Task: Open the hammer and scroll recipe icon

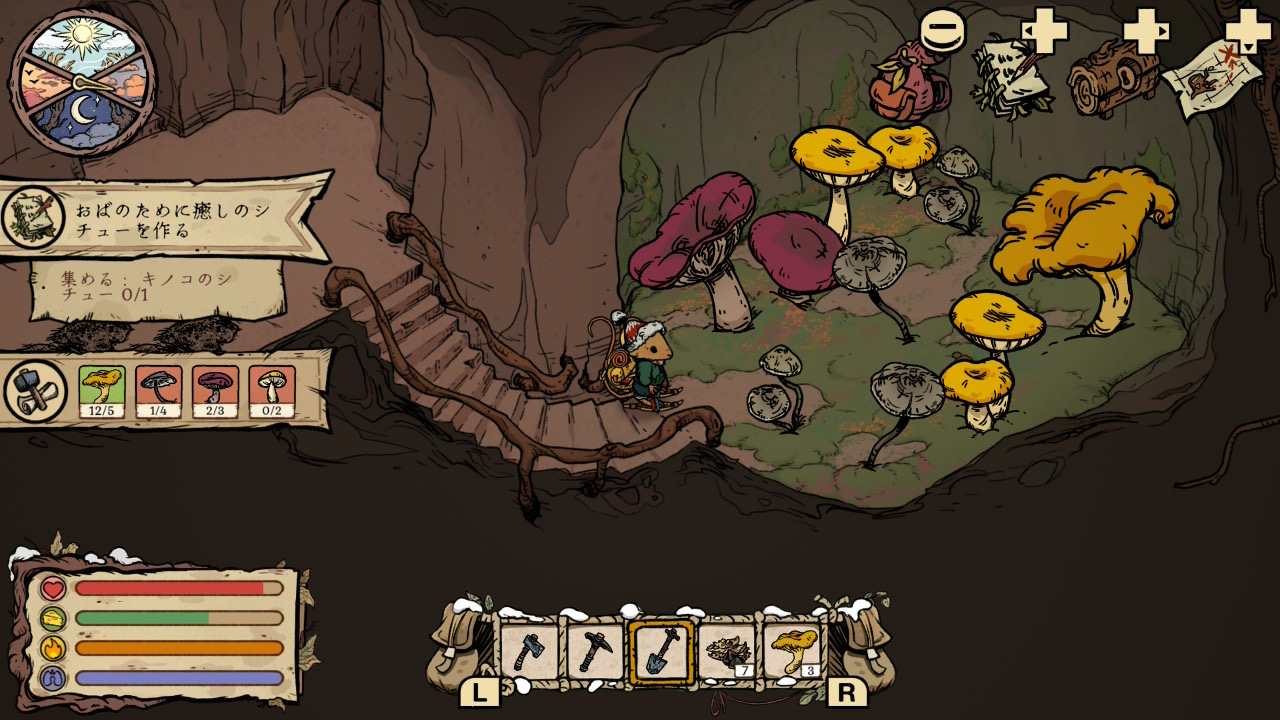Action: pyautogui.click(x=35, y=391)
